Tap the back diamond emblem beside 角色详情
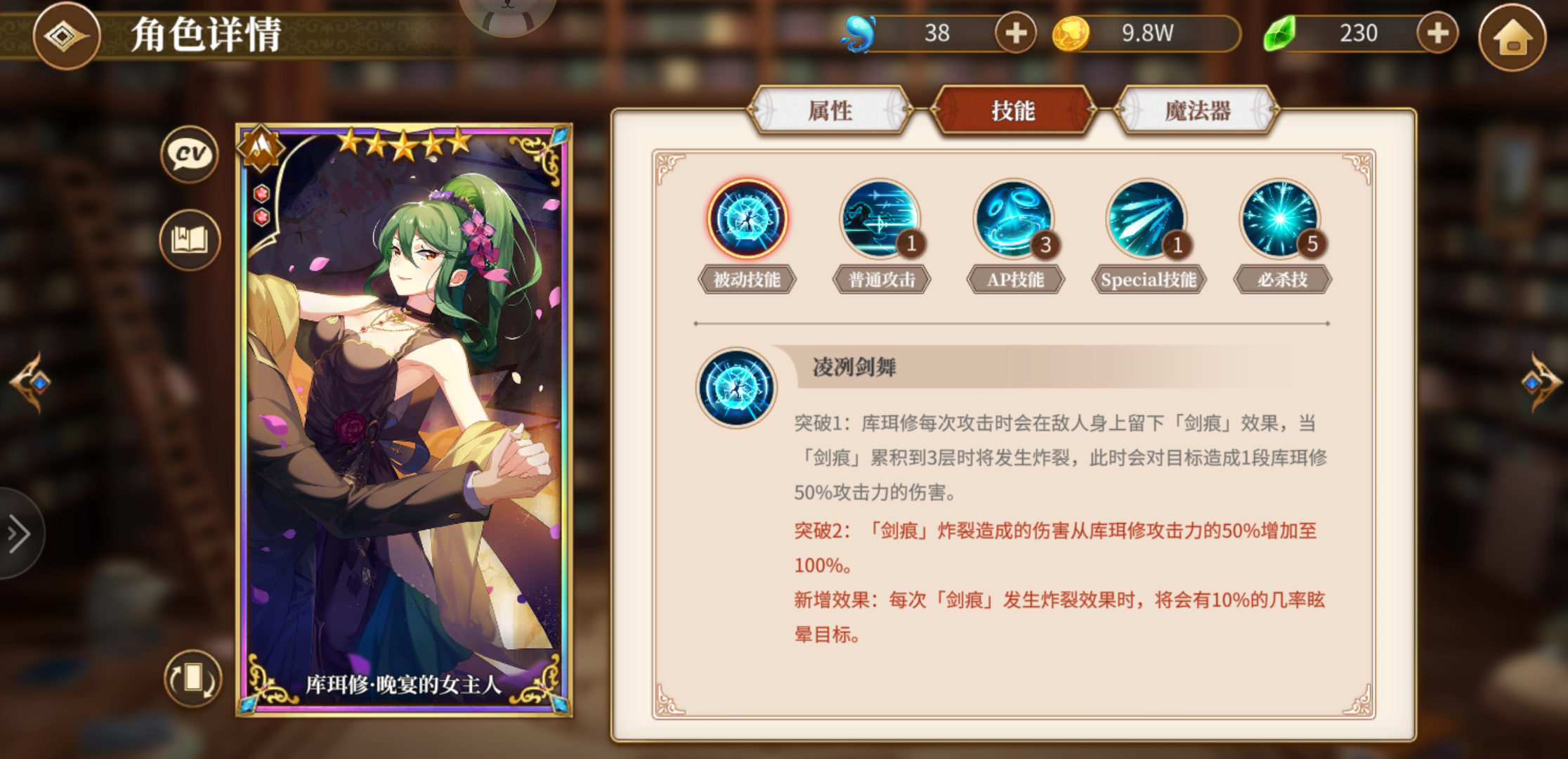The image size is (1568, 759). 67,37
